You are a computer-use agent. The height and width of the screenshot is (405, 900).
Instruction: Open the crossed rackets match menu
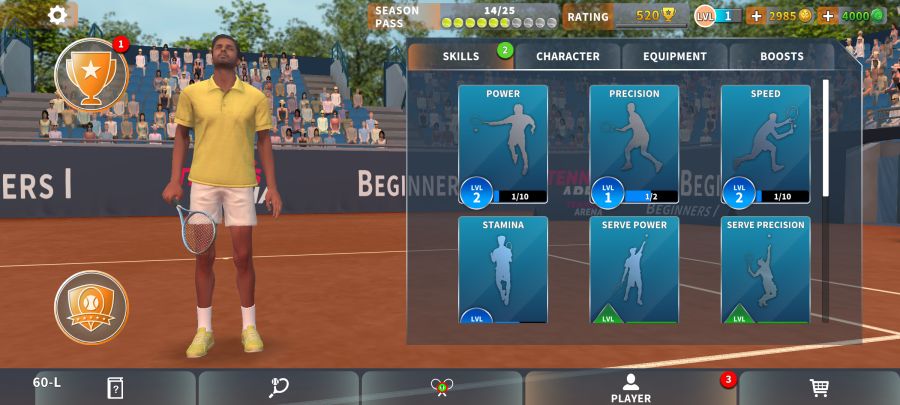click(x=441, y=388)
